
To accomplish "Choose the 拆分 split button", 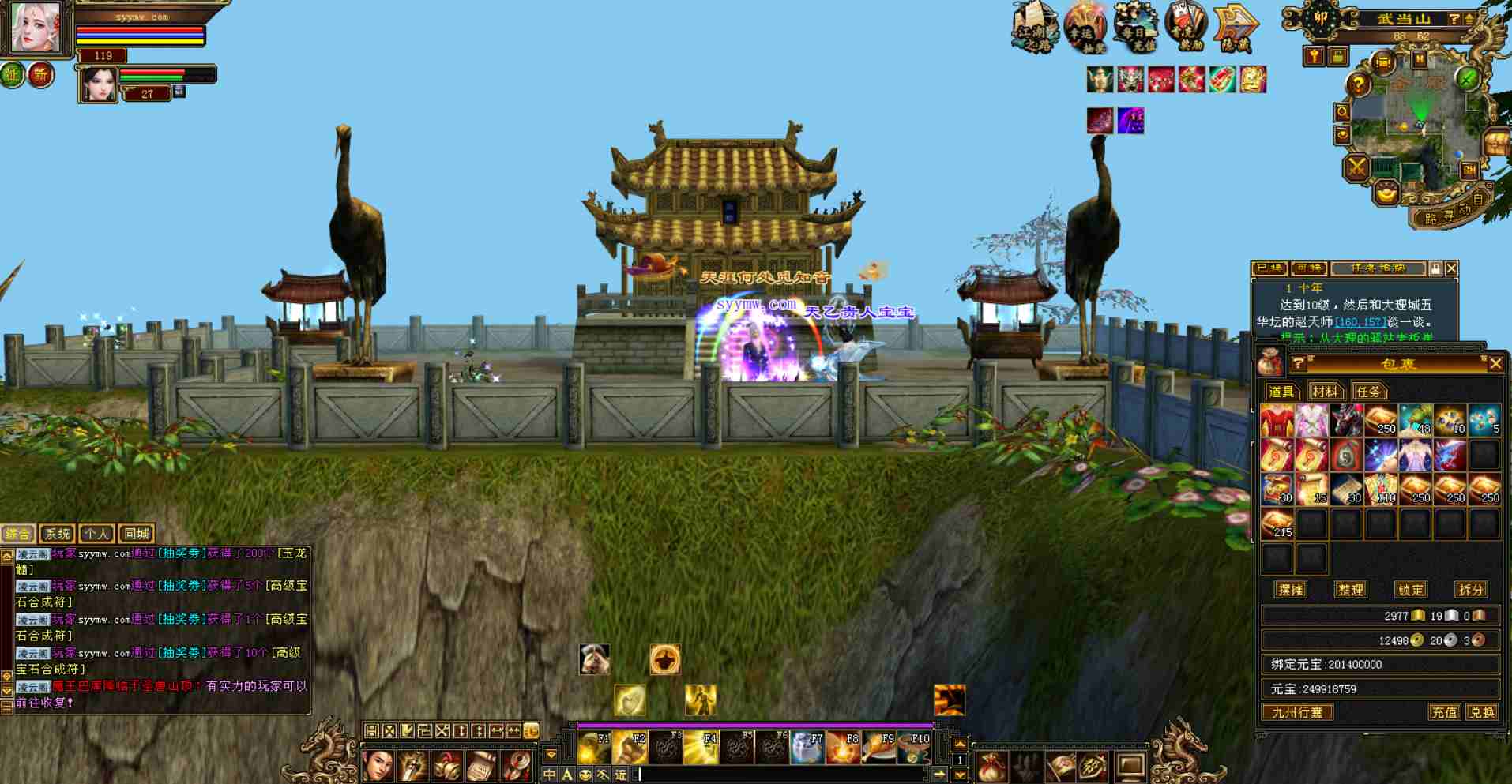I will 1470,590.
